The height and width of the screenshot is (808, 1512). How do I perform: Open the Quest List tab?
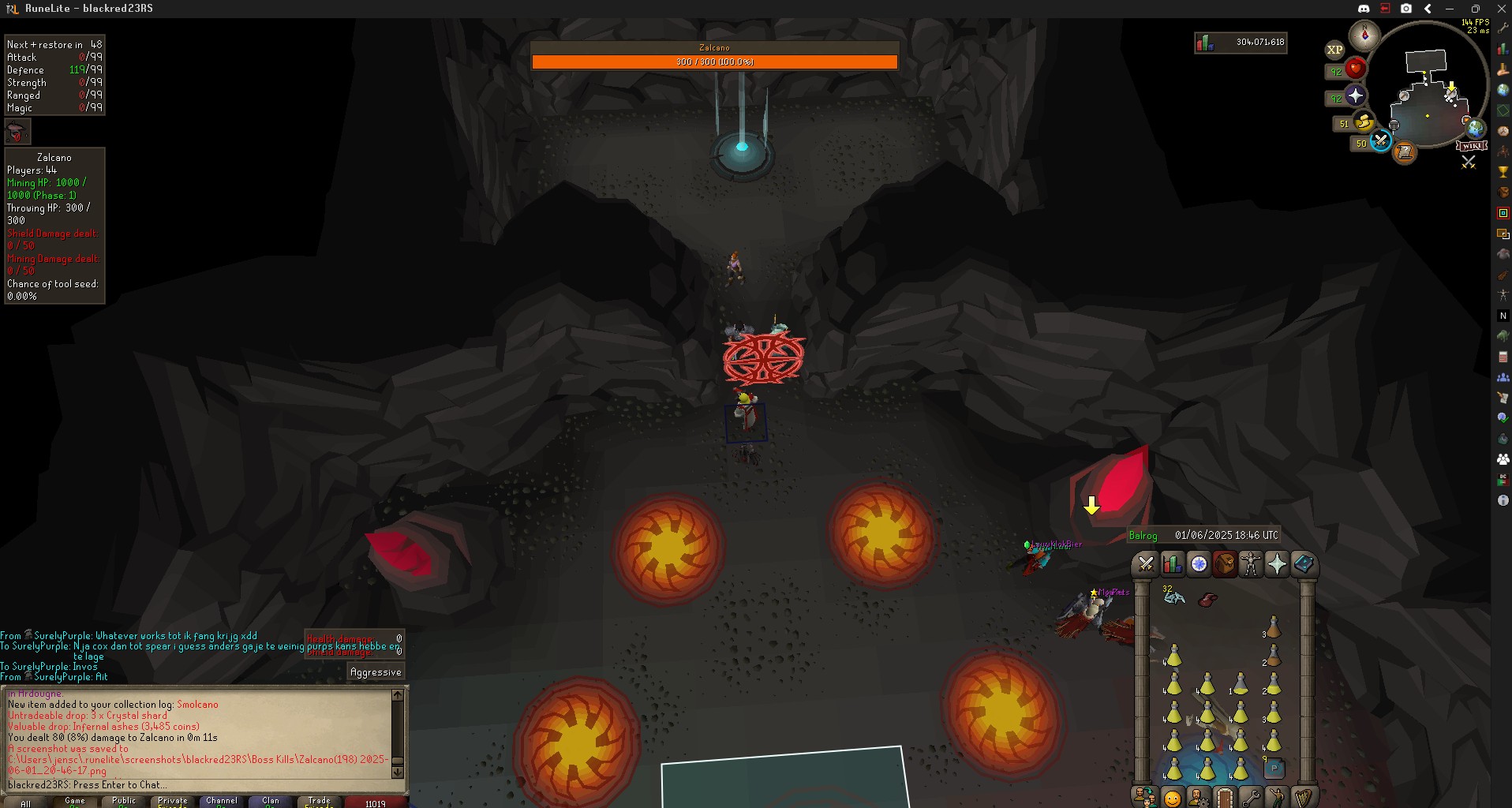coord(1199,564)
